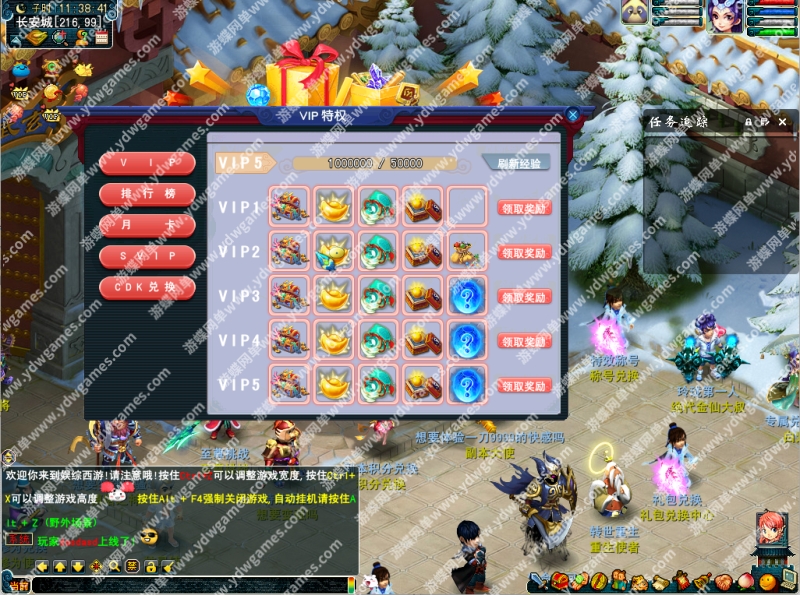The height and width of the screenshot is (595, 800).
Task: Claim the VIP5 reward with 领取奖励
Action: [x=524, y=385]
